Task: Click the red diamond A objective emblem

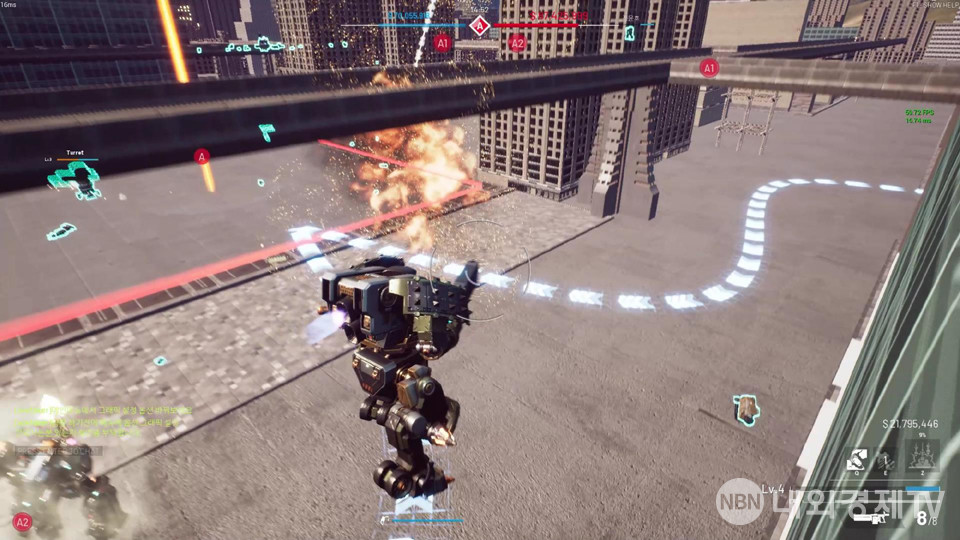Action: (x=480, y=25)
